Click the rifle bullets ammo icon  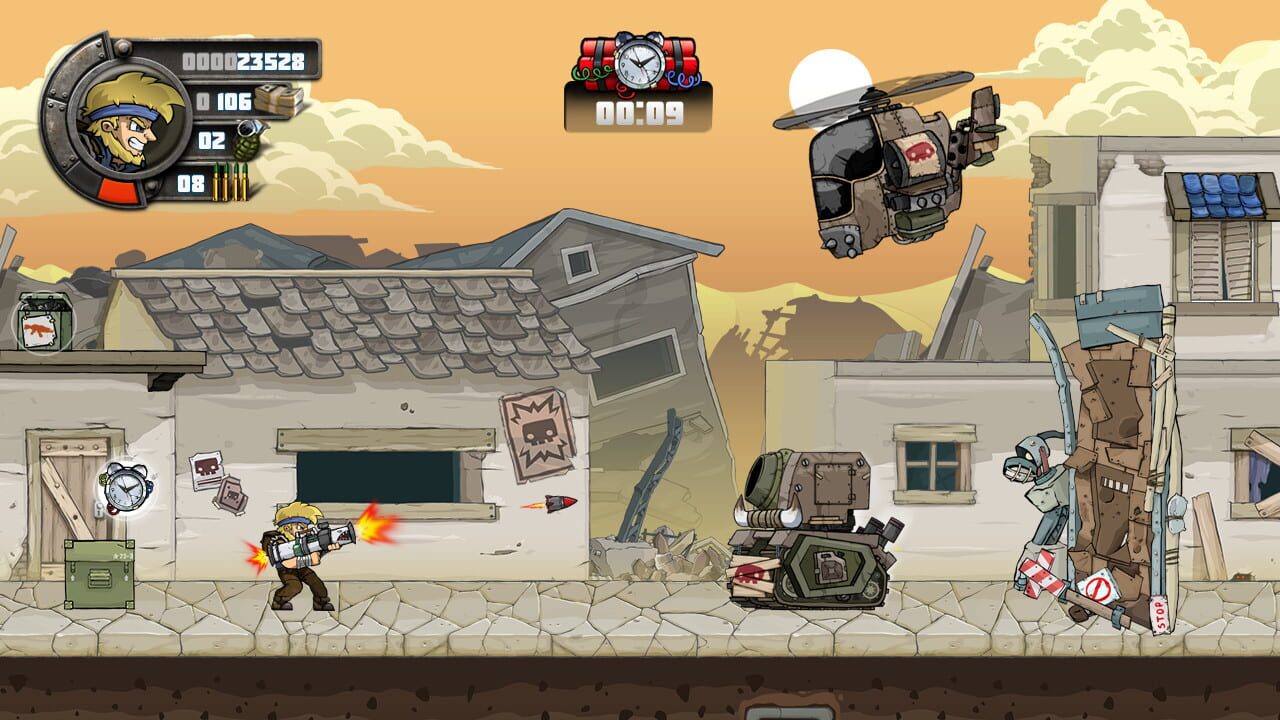(x=232, y=182)
